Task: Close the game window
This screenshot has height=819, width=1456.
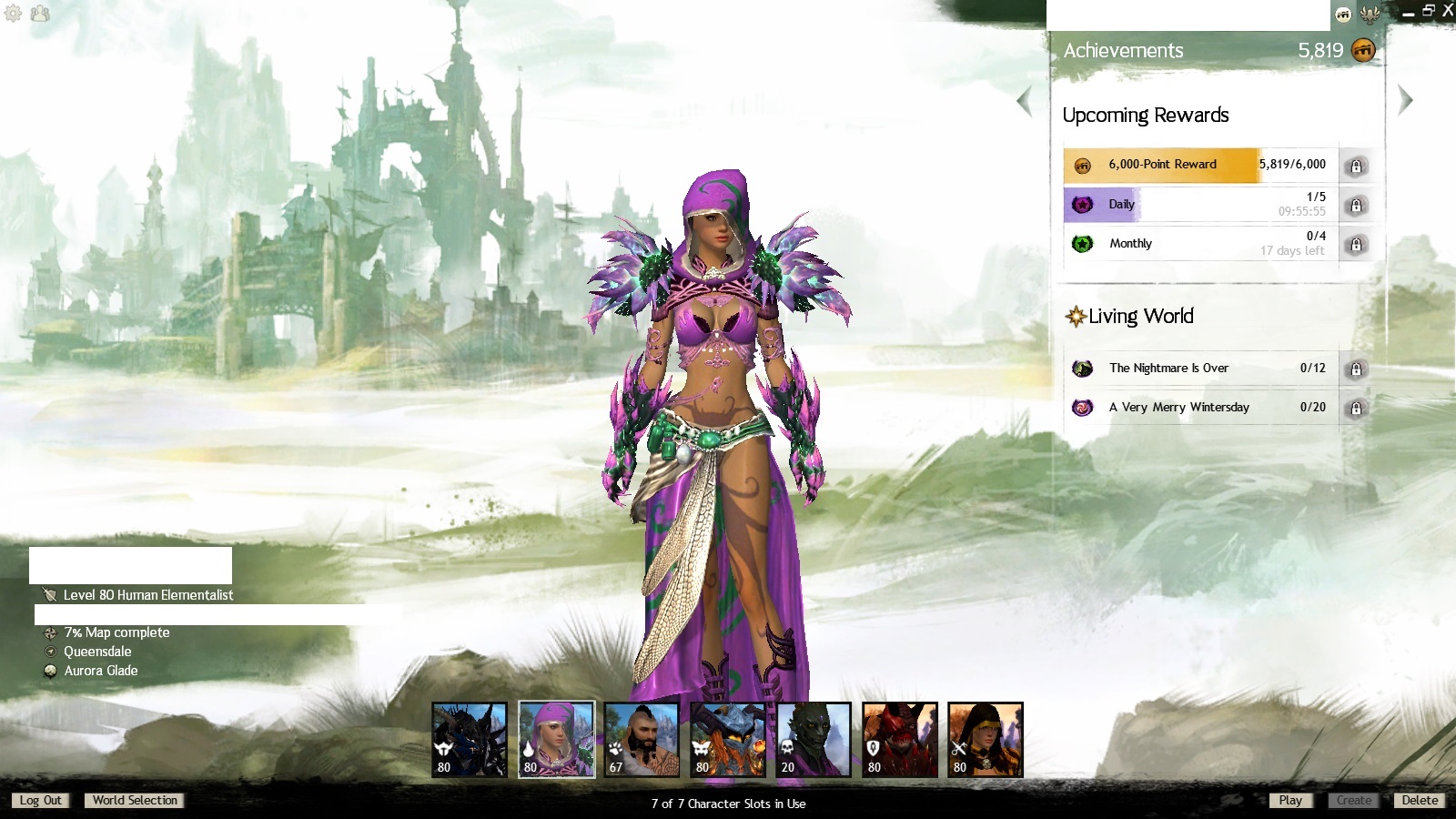Action: coord(1448,11)
